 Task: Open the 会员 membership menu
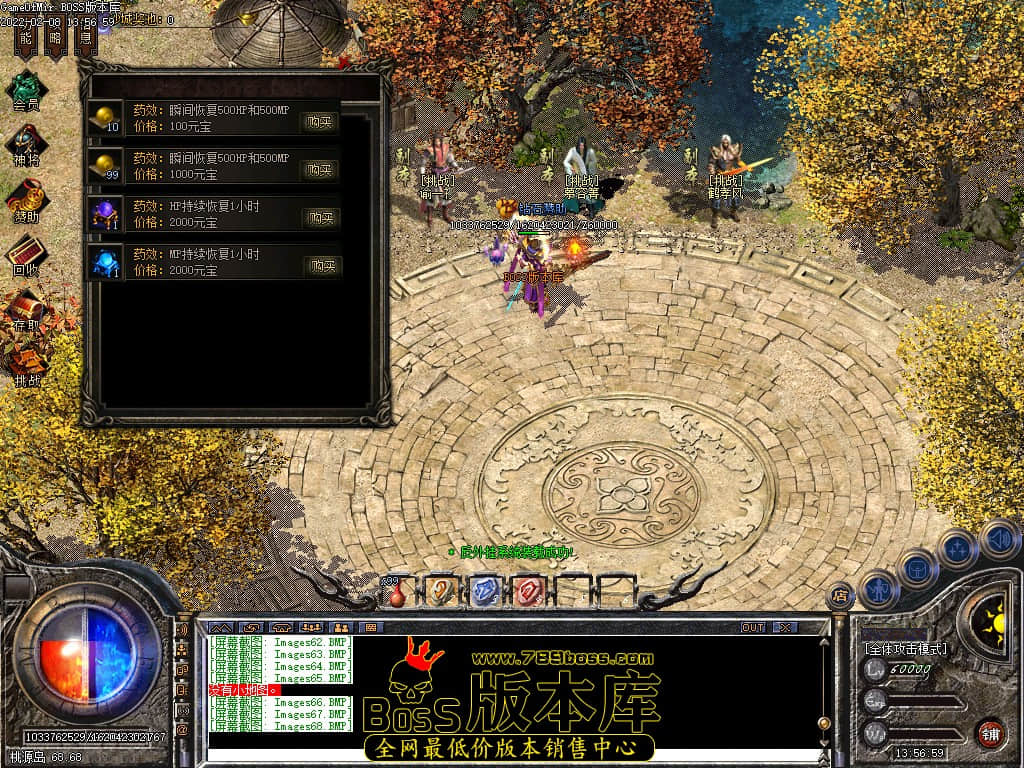[26, 89]
